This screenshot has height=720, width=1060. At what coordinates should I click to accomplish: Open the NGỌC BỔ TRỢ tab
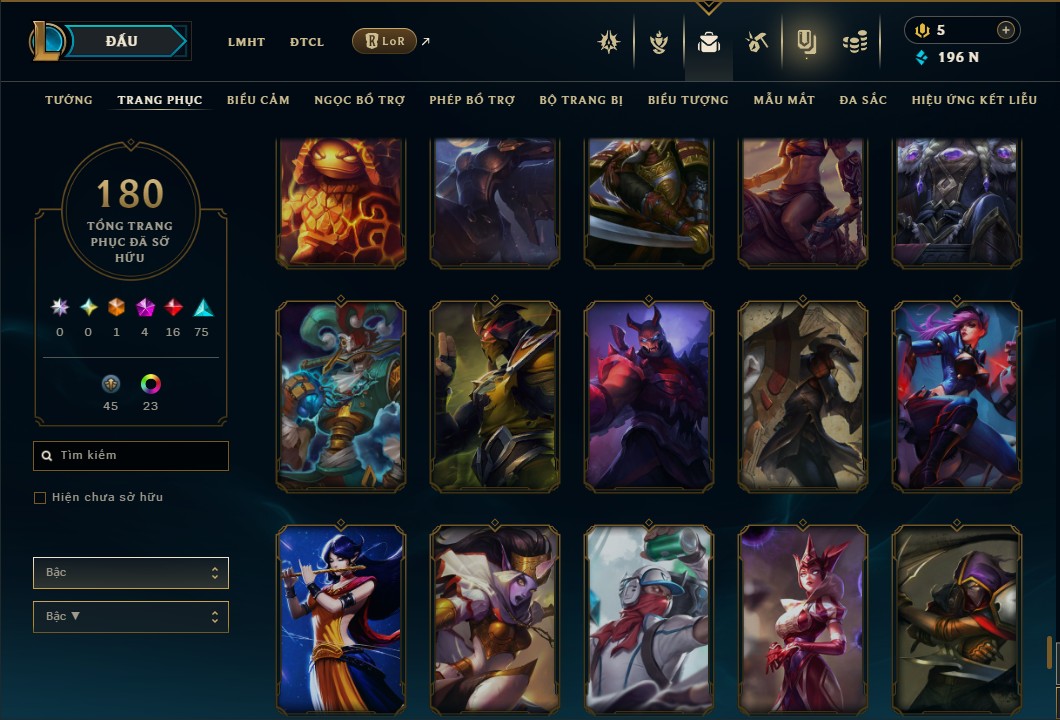359,100
